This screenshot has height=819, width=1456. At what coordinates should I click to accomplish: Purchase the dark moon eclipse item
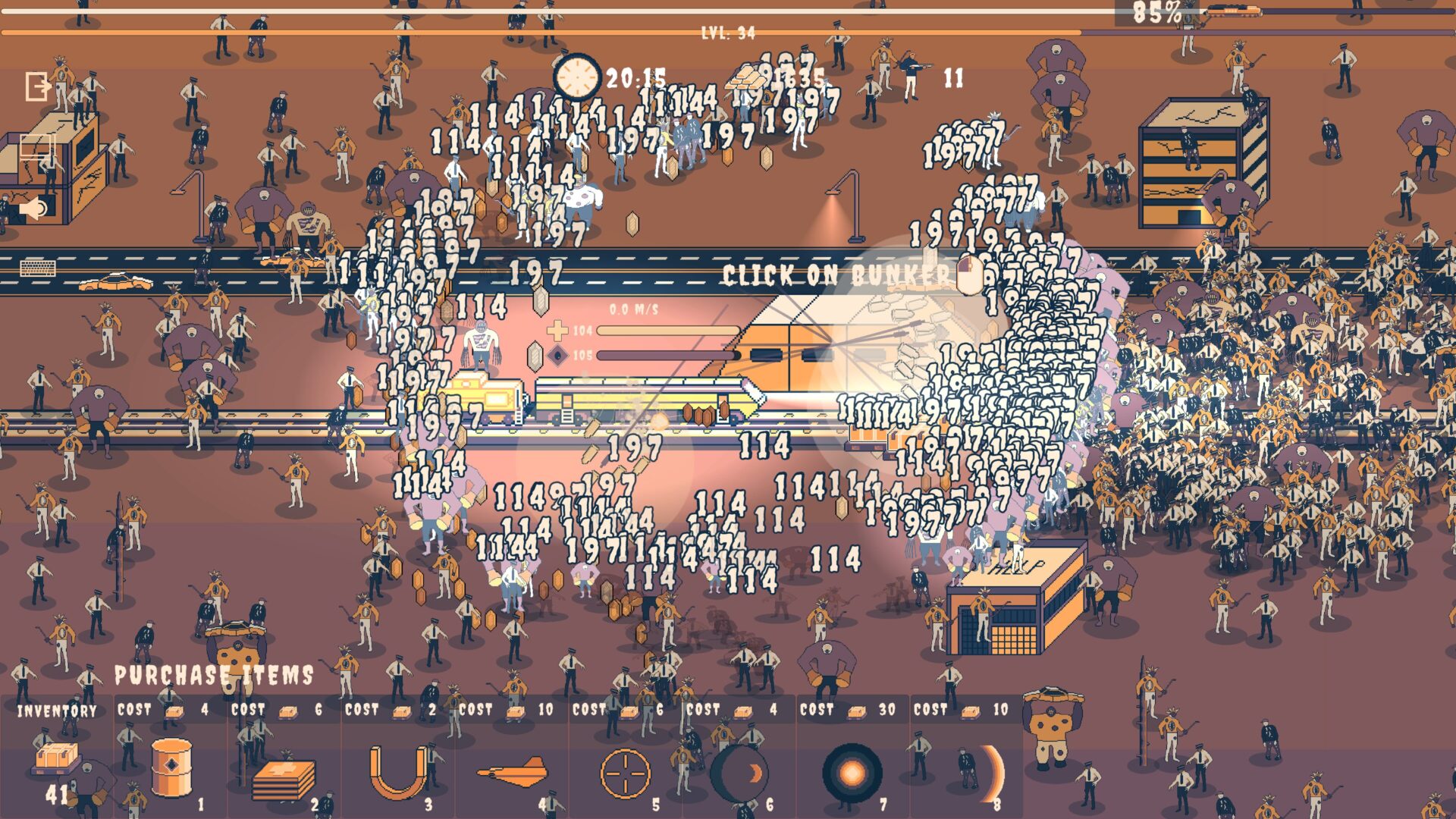[739, 773]
